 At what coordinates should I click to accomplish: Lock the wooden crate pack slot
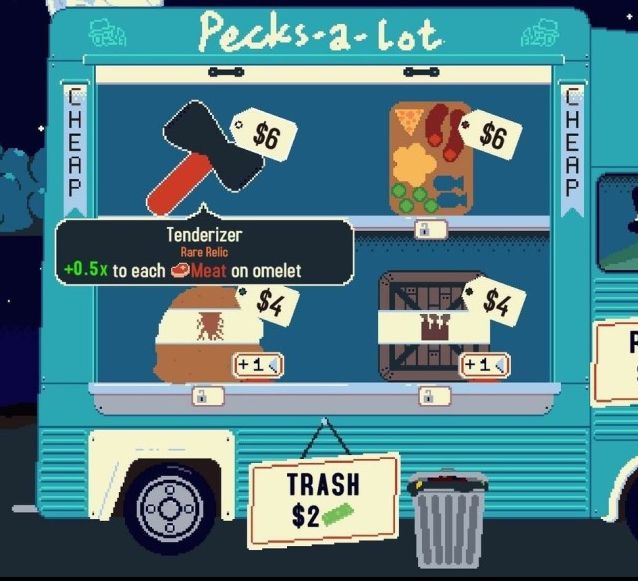click(x=433, y=397)
